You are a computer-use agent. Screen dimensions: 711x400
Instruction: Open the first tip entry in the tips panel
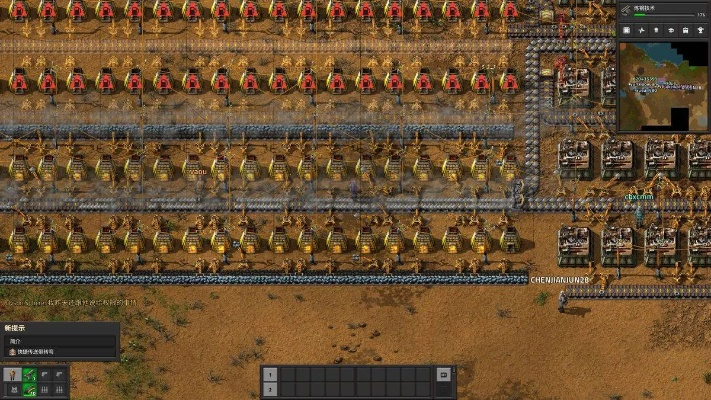click(60, 341)
